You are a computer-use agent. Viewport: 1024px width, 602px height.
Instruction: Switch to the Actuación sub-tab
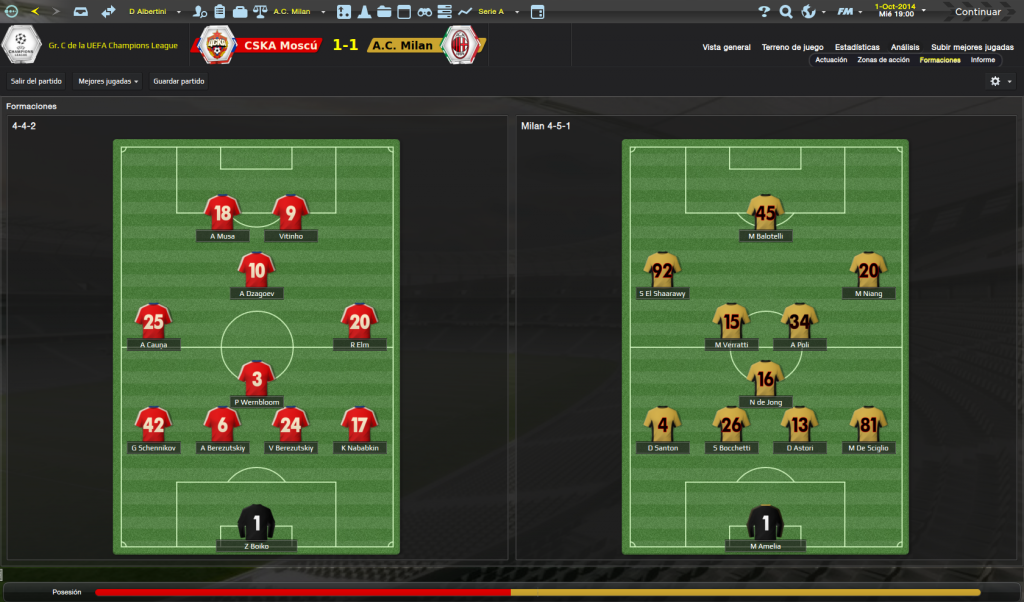(x=831, y=60)
